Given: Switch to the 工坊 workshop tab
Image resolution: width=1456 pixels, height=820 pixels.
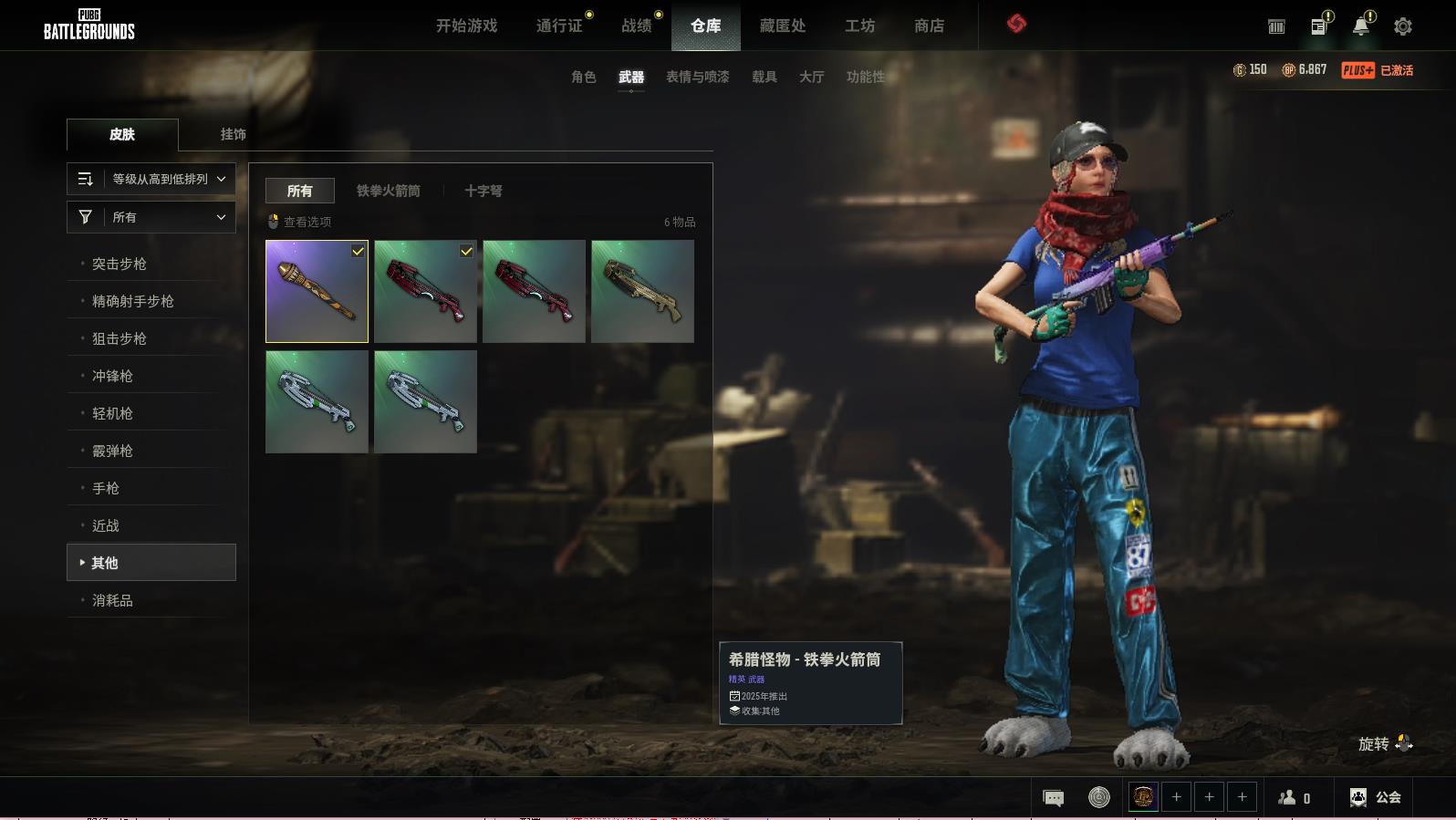Looking at the screenshot, I should [x=859, y=26].
